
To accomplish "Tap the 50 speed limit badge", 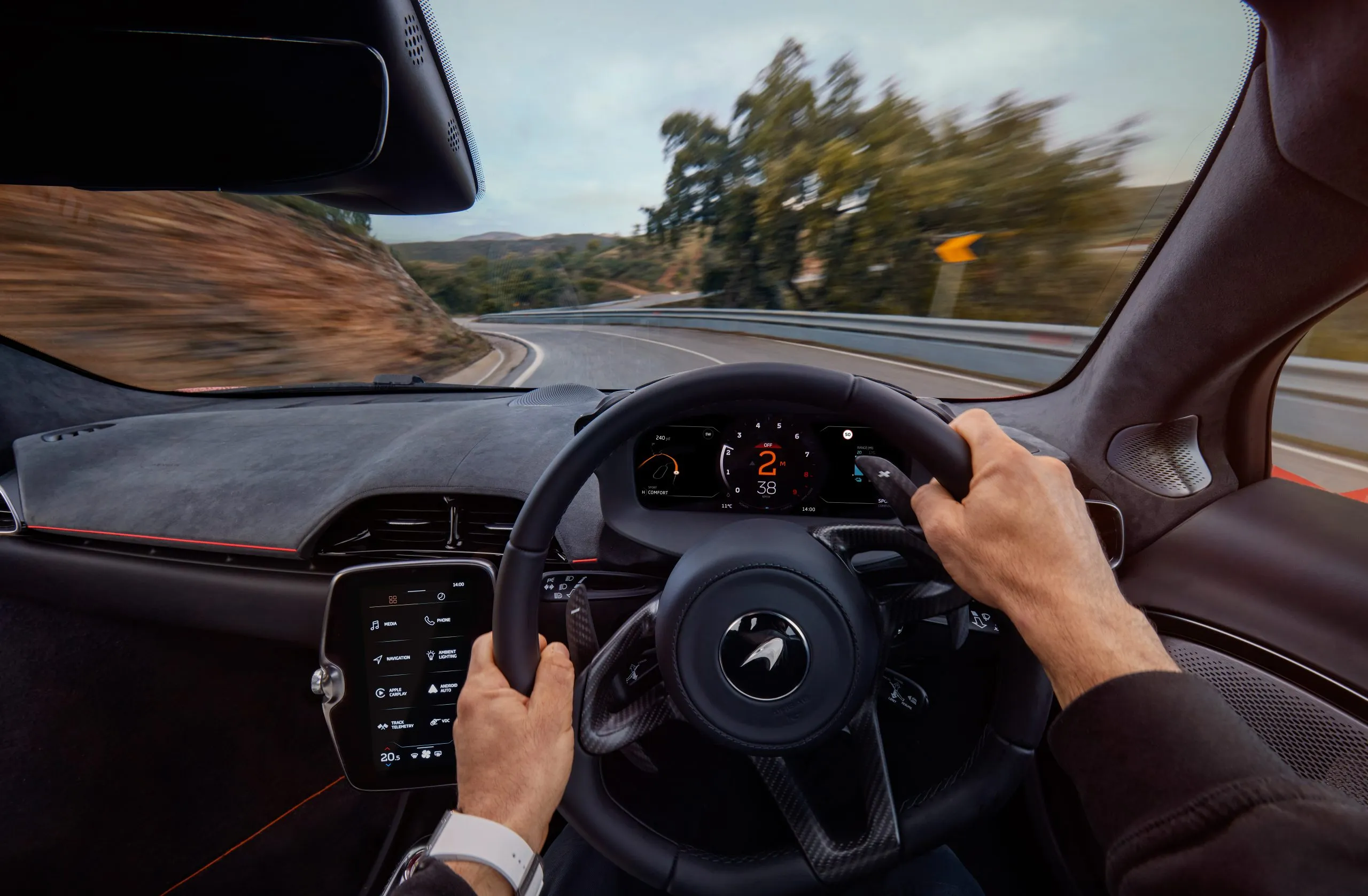I will tap(848, 434).
